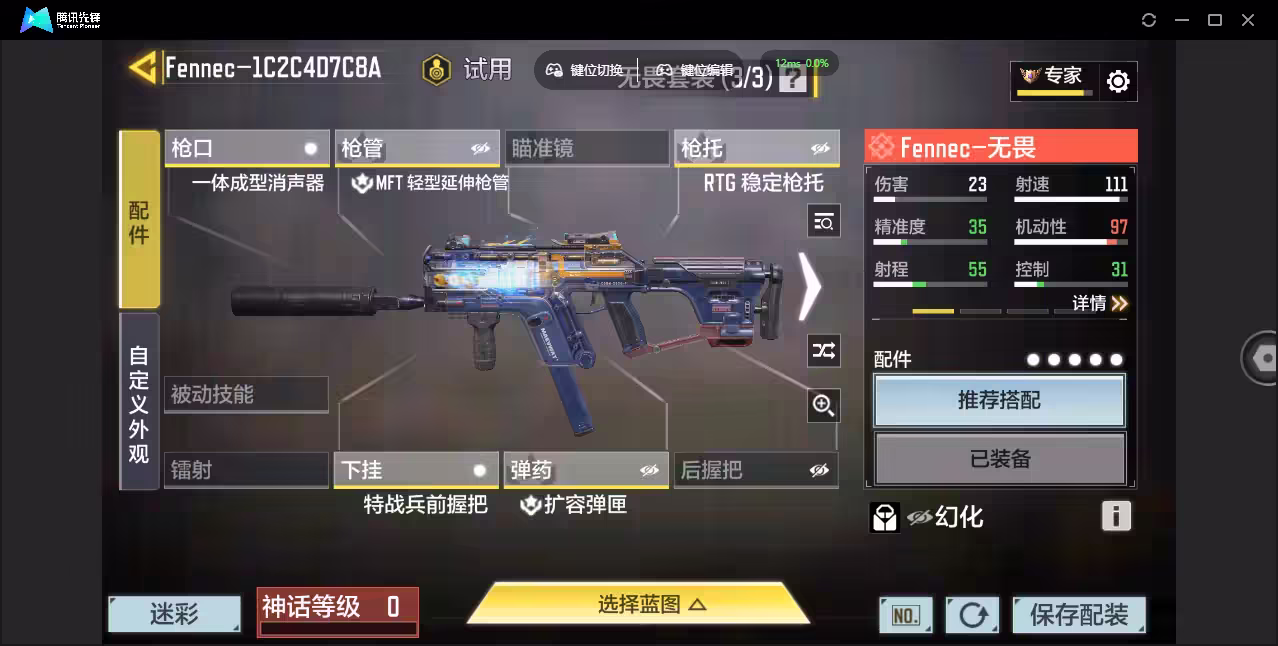This screenshot has width=1278, height=646.
Task: Select the 弹药 ammunition slot
Action: point(586,470)
